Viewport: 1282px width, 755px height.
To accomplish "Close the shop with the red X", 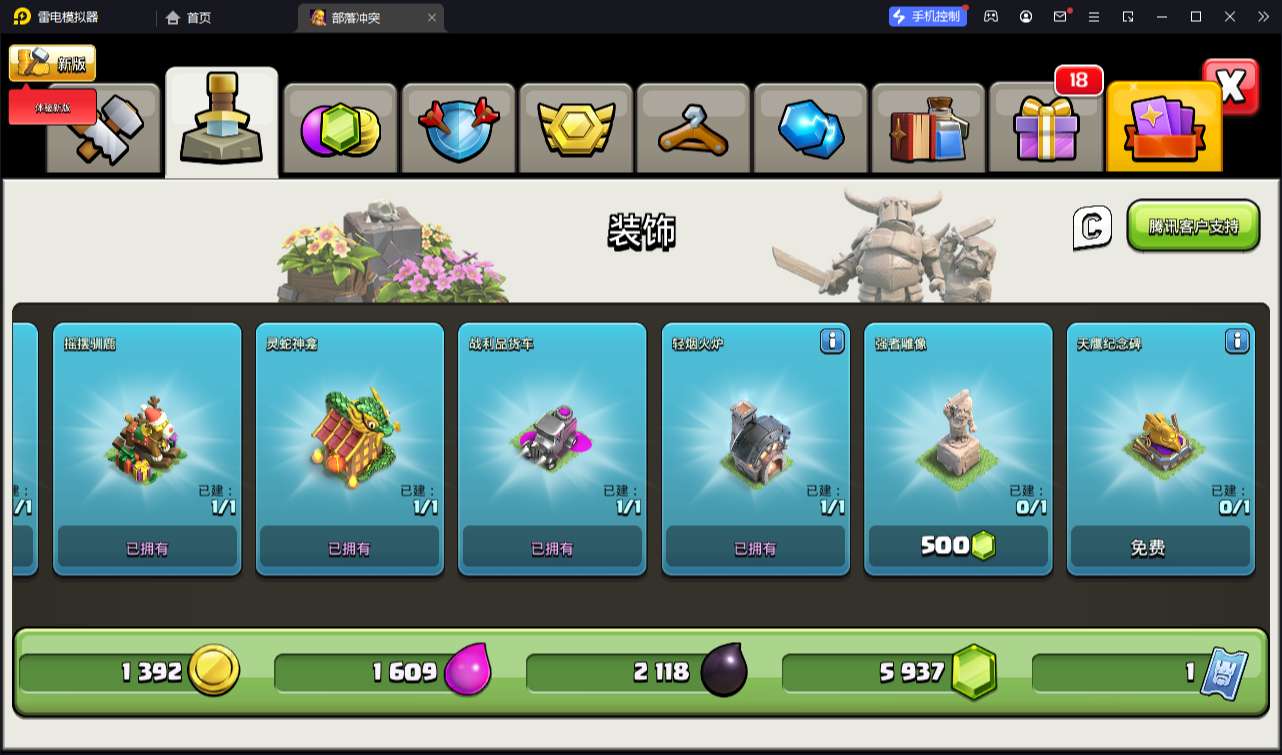I will 1231,87.
